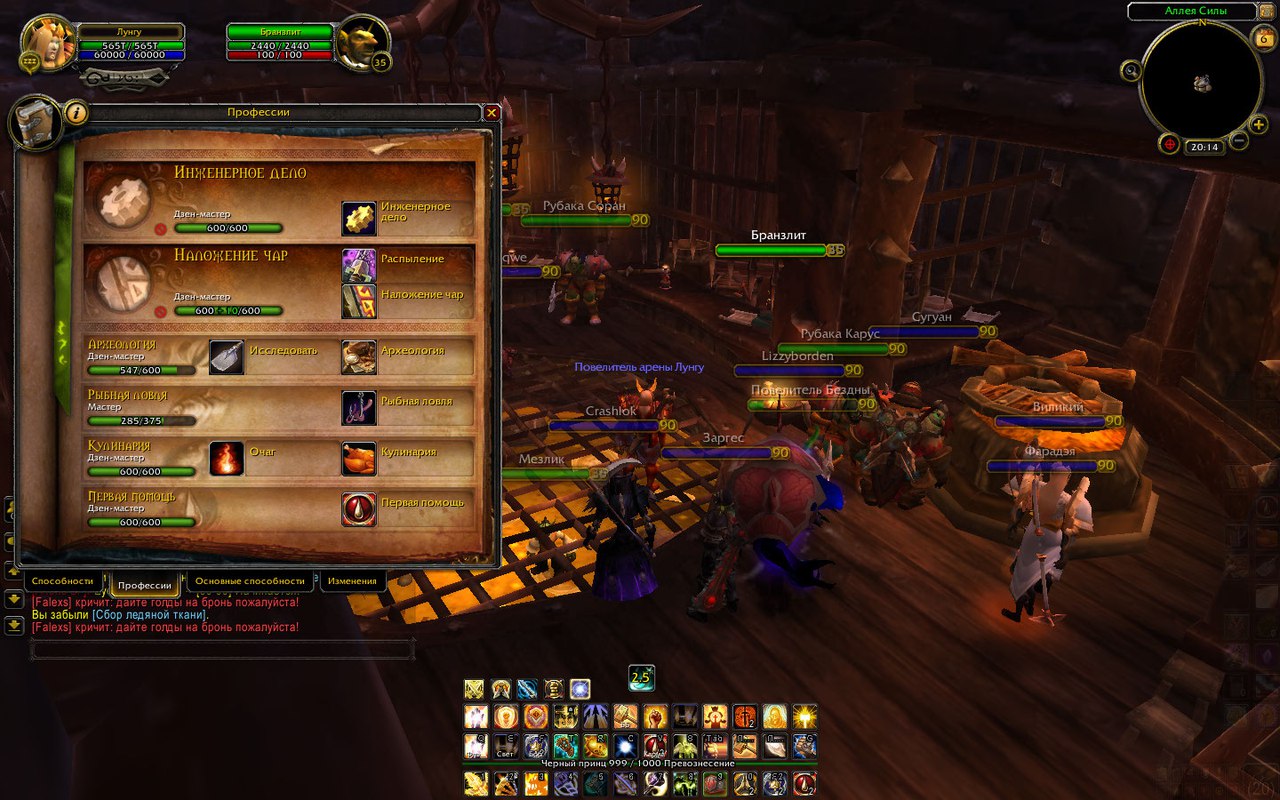Image resolution: width=1280 pixels, height=800 pixels.
Task: Click the chat input box
Action: pos(222,650)
